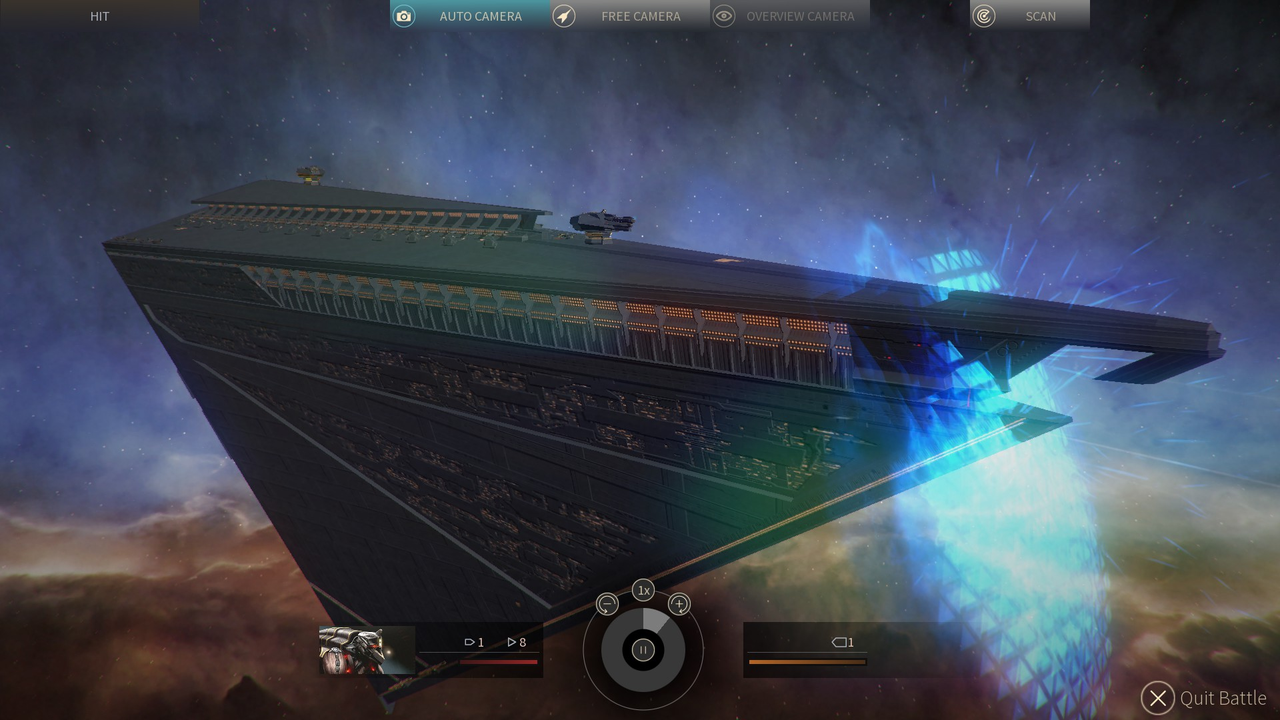1280x720 pixels.
Task: Decrease battle speed with the minus button
Action: point(607,604)
